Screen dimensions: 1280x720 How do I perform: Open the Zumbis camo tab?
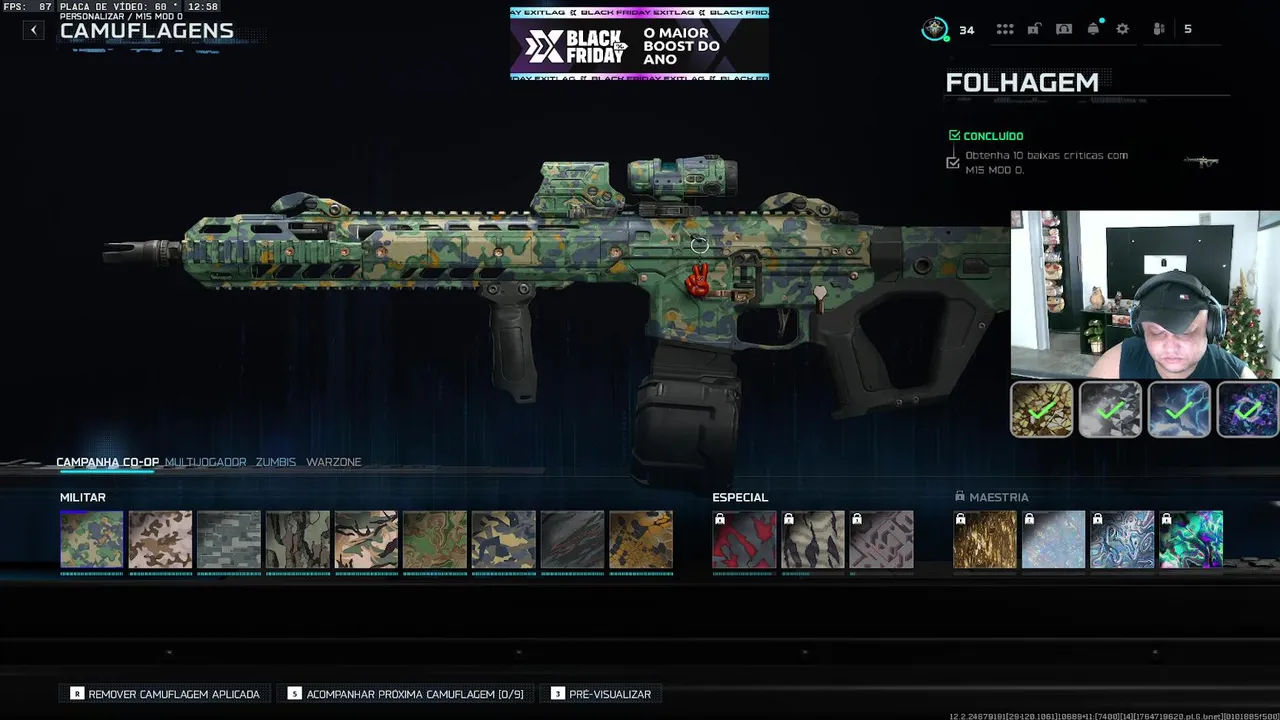pos(275,462)
